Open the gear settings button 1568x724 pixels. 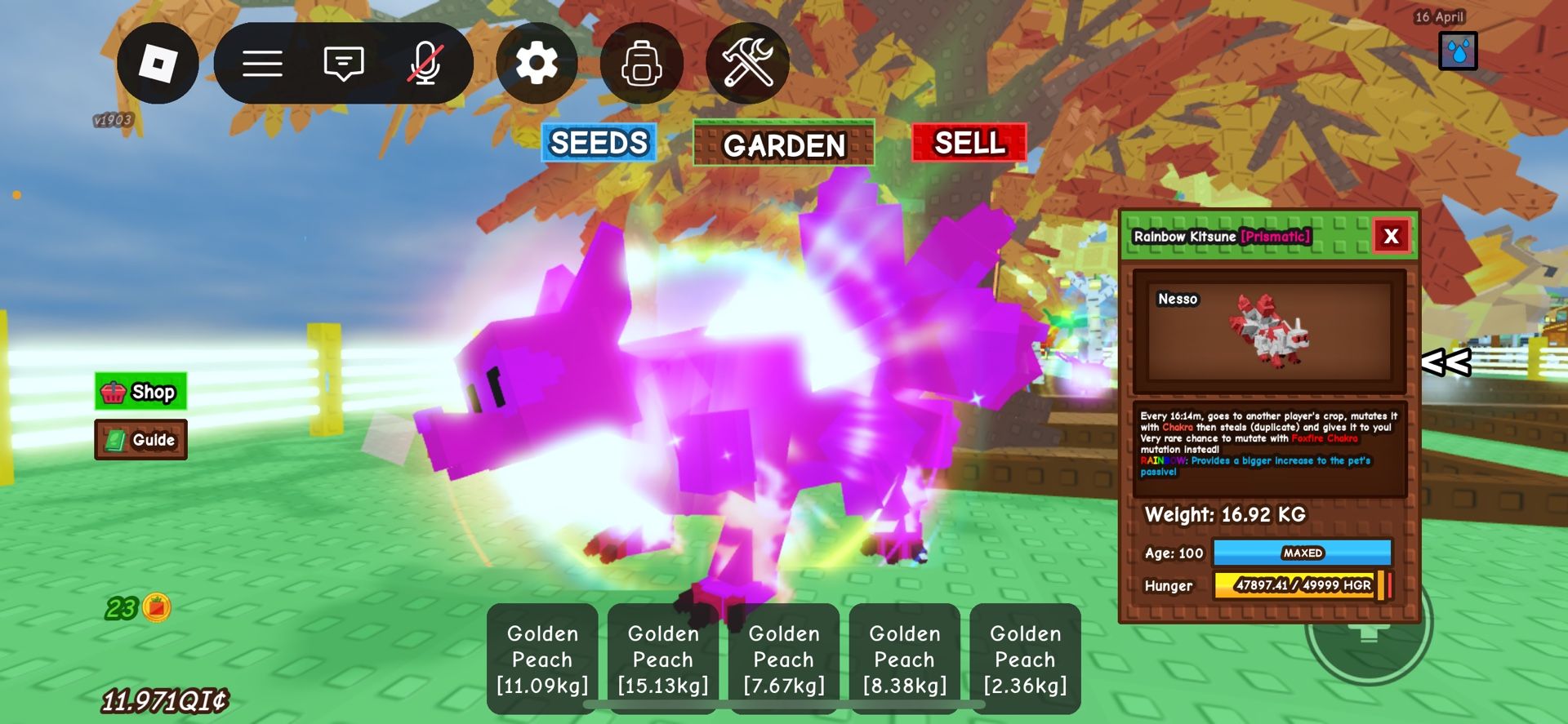(537, 63)
